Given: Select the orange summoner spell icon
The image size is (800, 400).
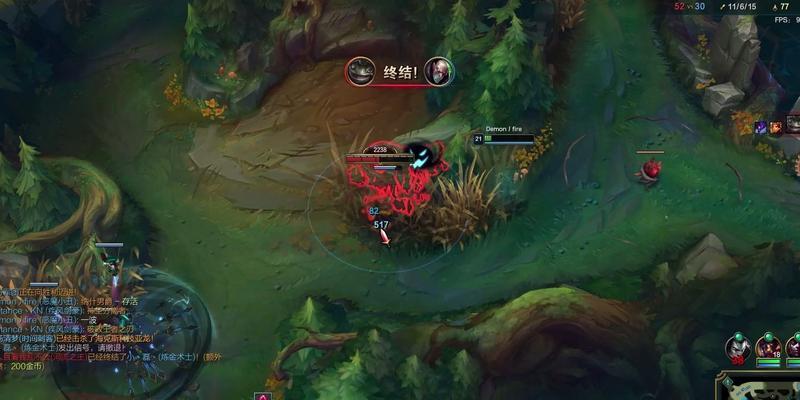Looking at the screenshot, I should click(776, 127).
